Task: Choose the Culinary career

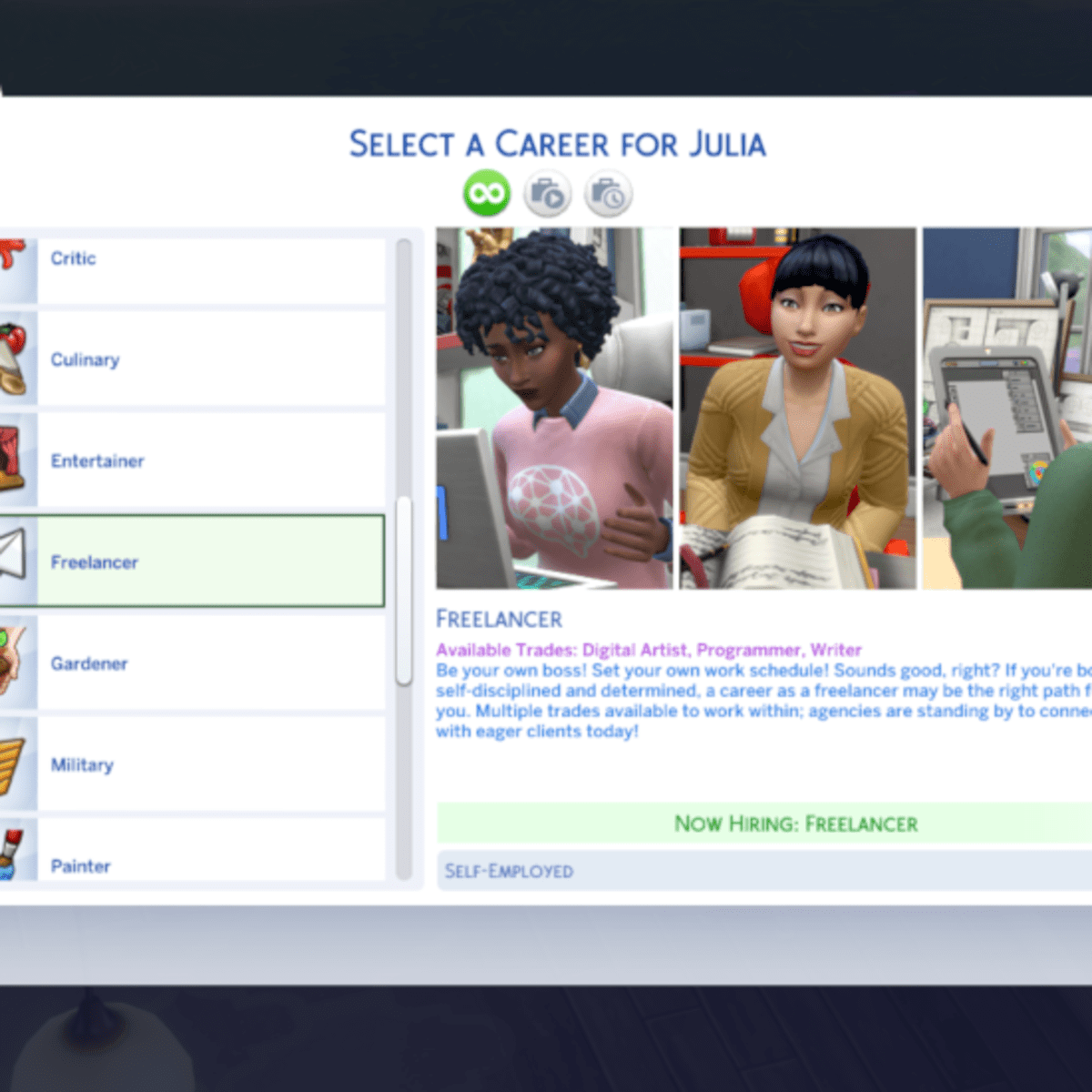Action: point(209,359)
